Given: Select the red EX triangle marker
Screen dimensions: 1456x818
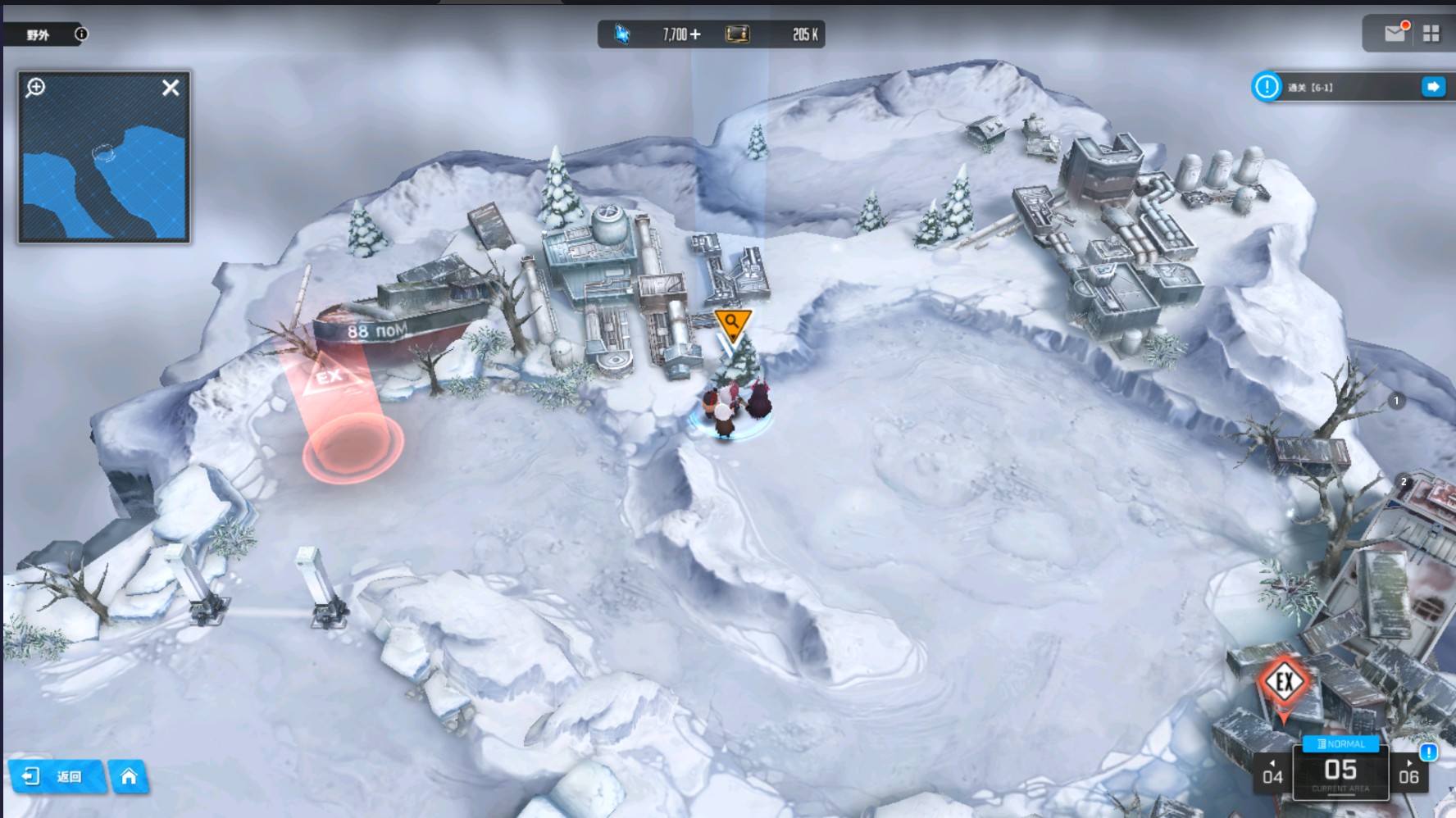Looking at the screenshot, I should (329, 376).
